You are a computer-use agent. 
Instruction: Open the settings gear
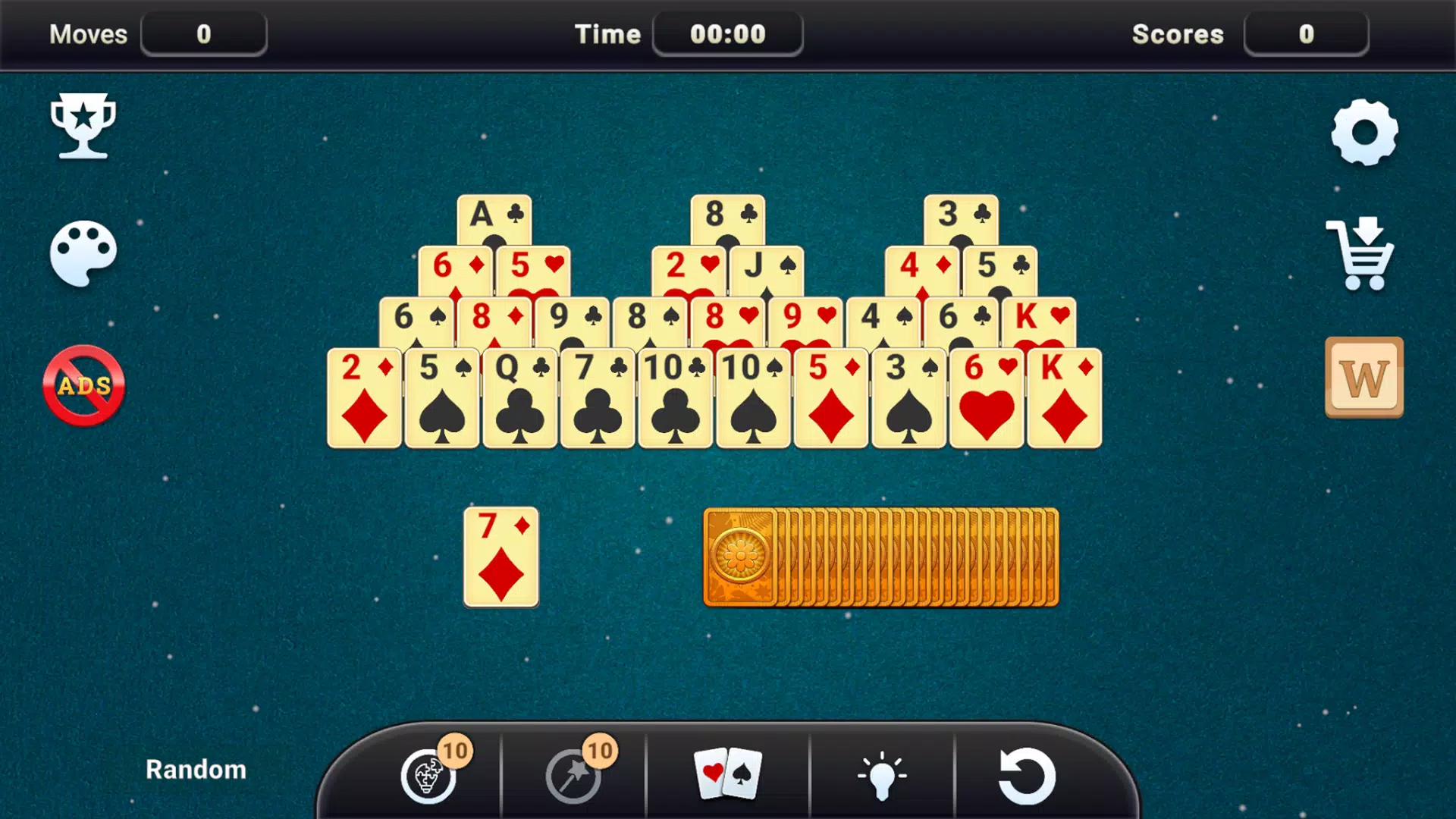[x=1363, y=135]
